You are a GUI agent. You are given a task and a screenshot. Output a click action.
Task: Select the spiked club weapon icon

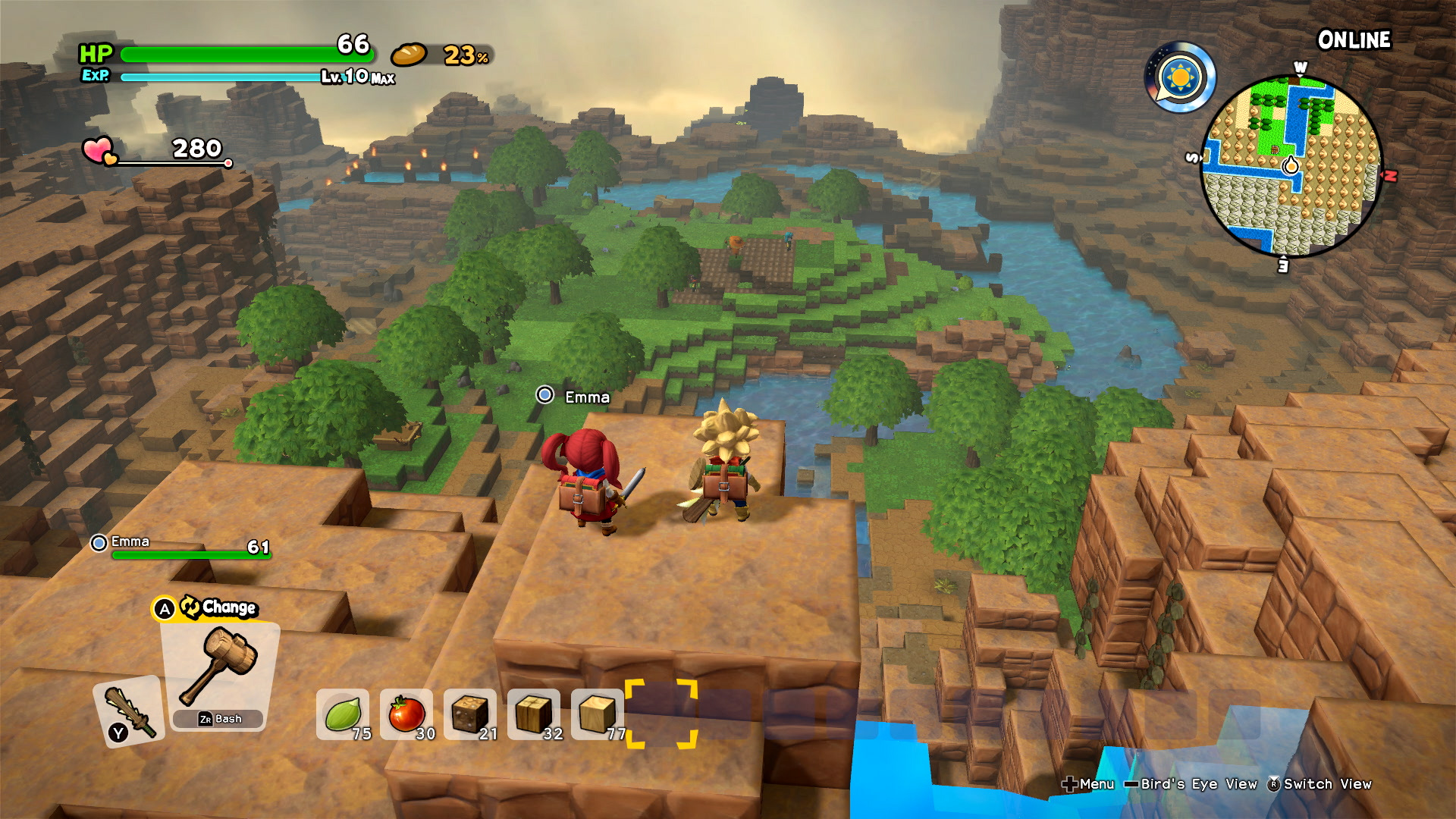point(130,711)
